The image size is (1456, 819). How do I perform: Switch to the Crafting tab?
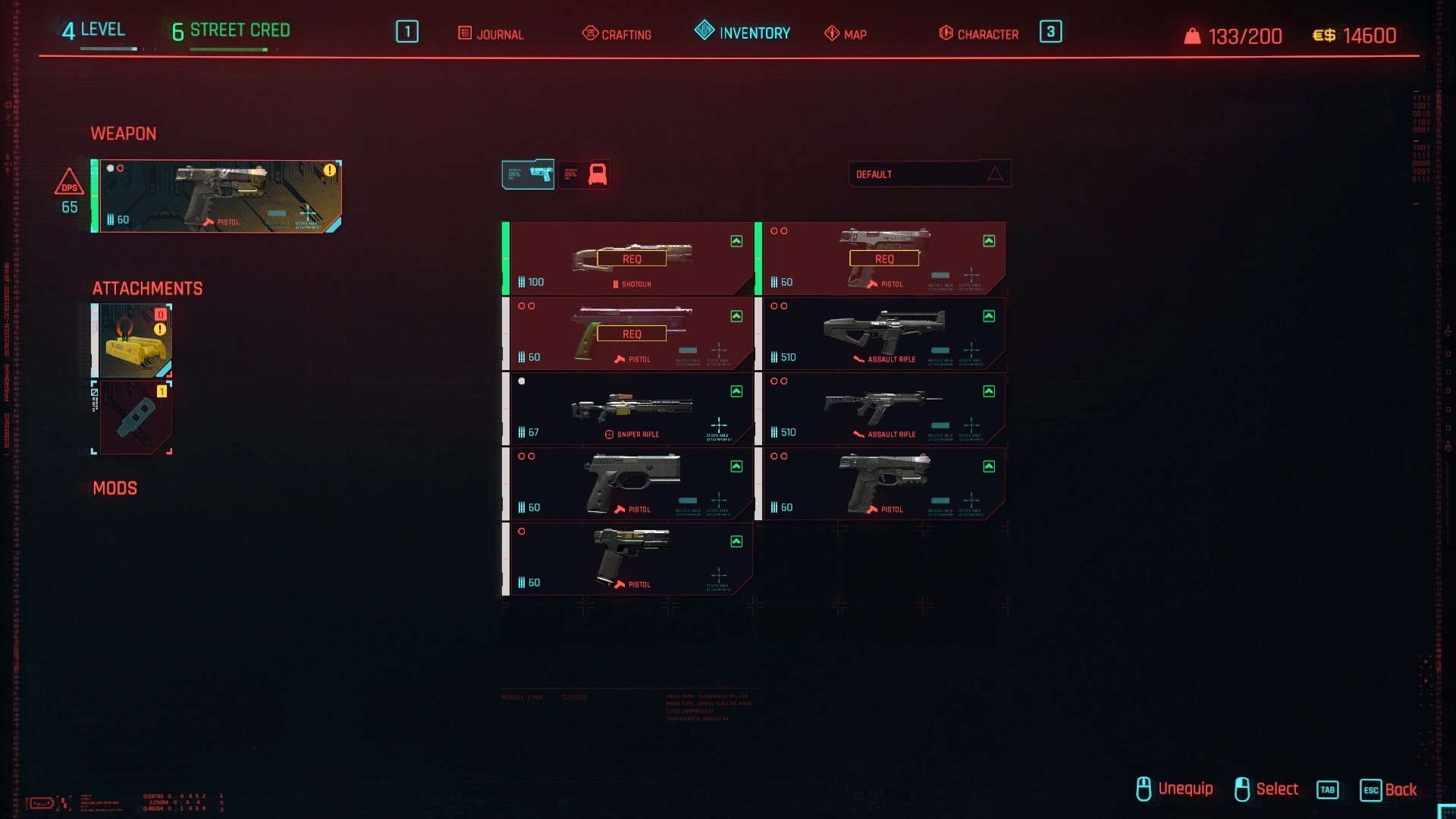click(617, 34)
